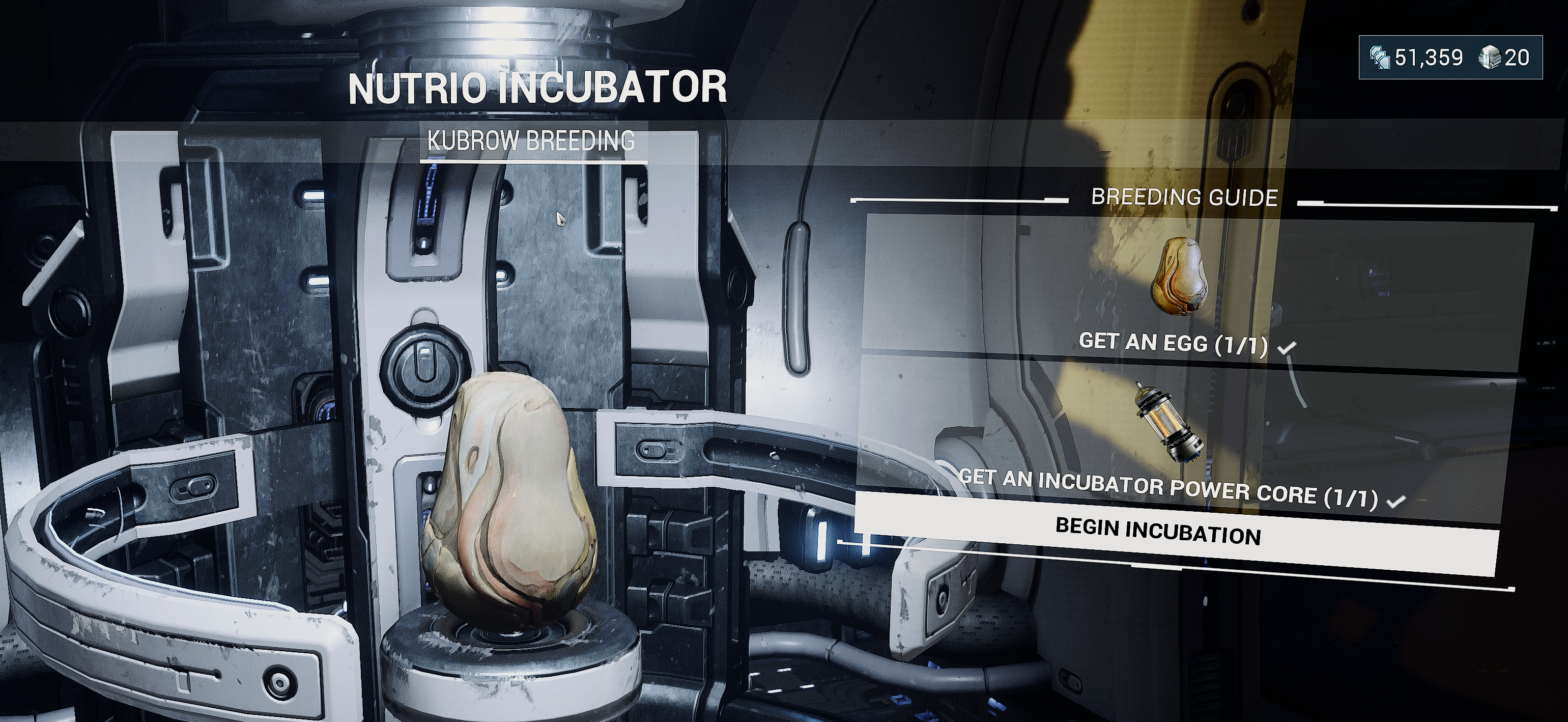The width and height of the screenshot is (1568, 722).
Task: Open the credits and platinum balance panel
Action: click(x=1450, y=58)
